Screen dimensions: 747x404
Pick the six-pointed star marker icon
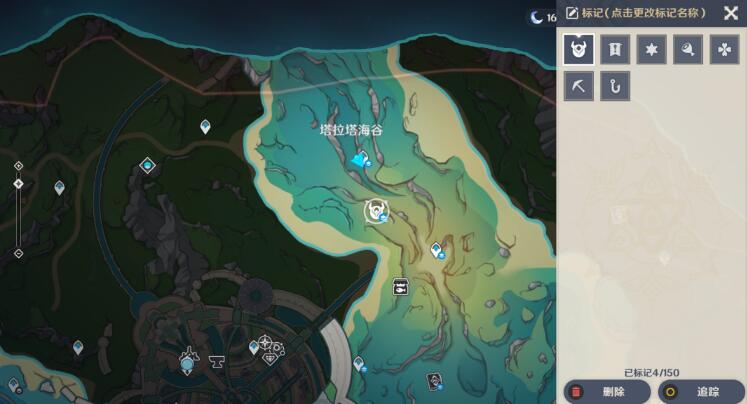[x=651, y=49]
